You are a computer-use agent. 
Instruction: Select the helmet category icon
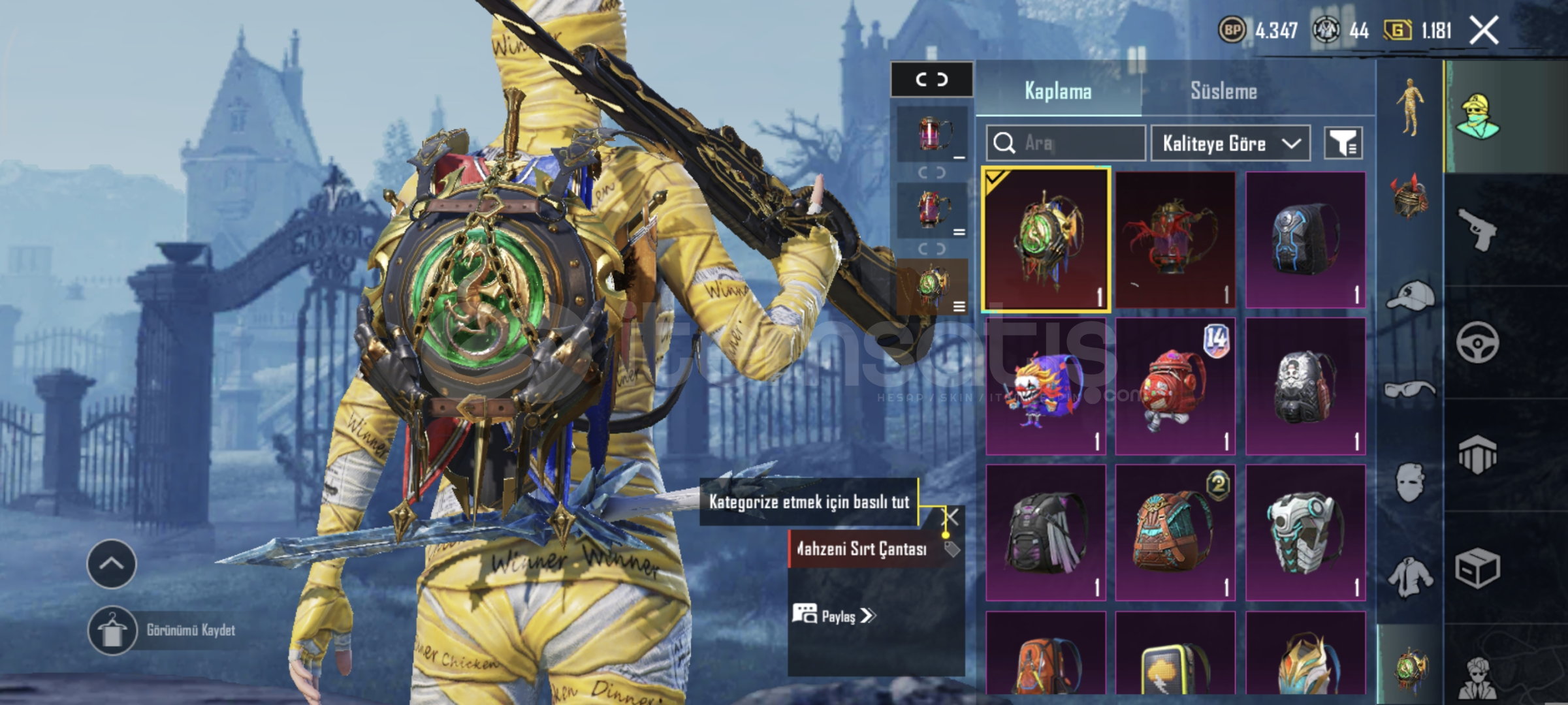(x=1409, y=196)
